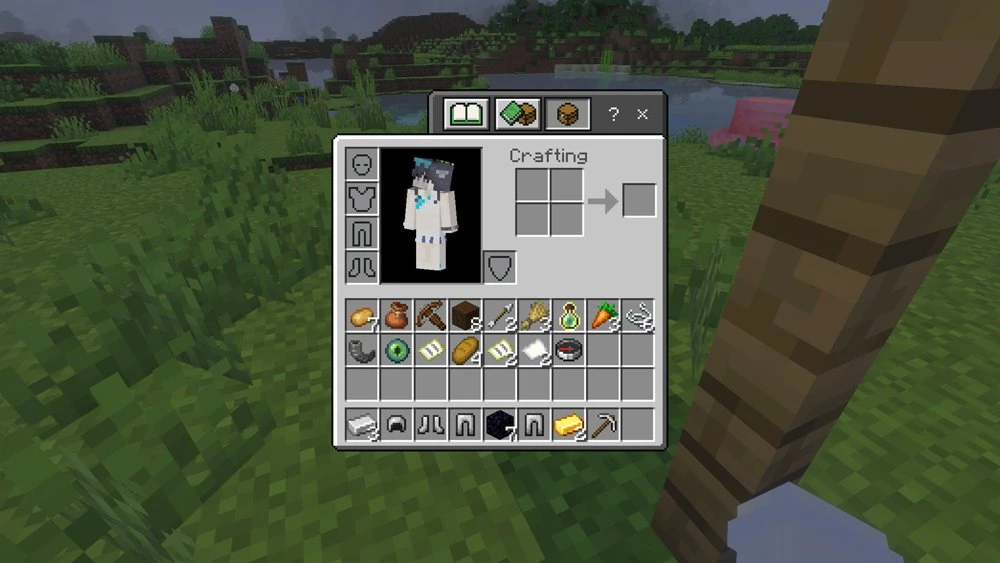1000x563 pixels.
Task: Select the dark wood planks stack
Action: tap(465, 317)
